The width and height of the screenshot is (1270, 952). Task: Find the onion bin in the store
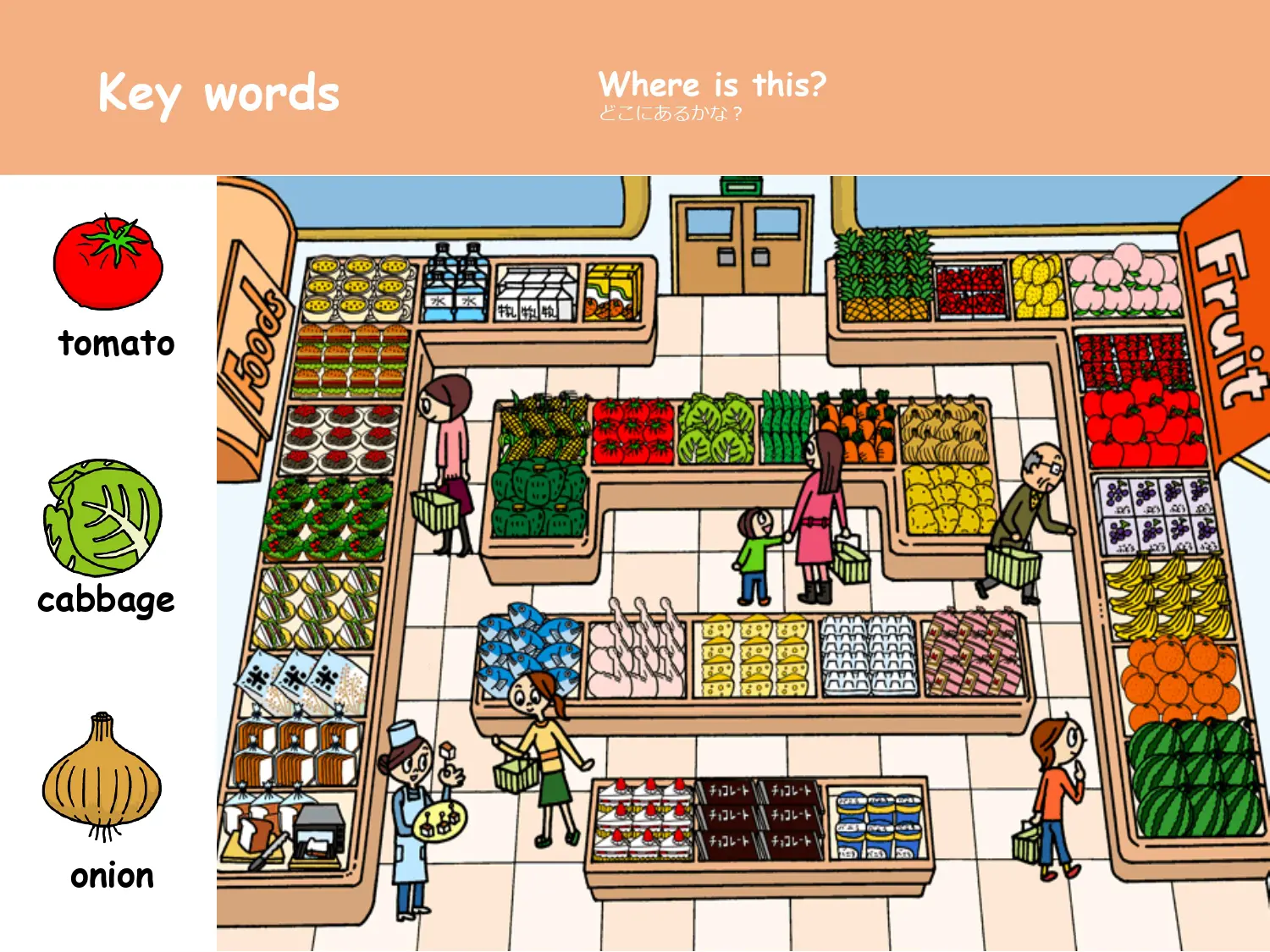tap(944, 432)
